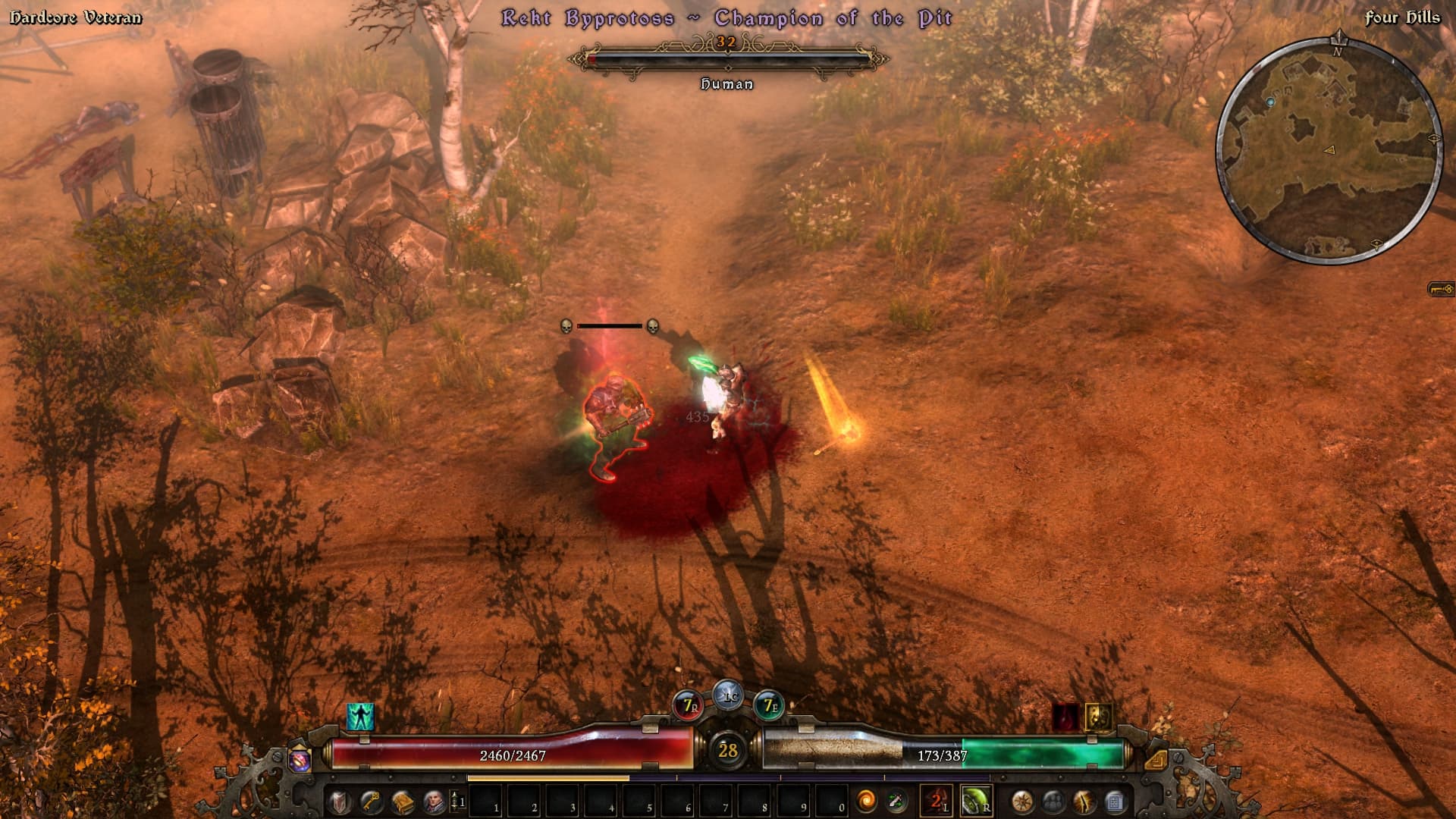Open the character sheet shield icon
This screenshot has width=1456, height=819.
point(339,801)
